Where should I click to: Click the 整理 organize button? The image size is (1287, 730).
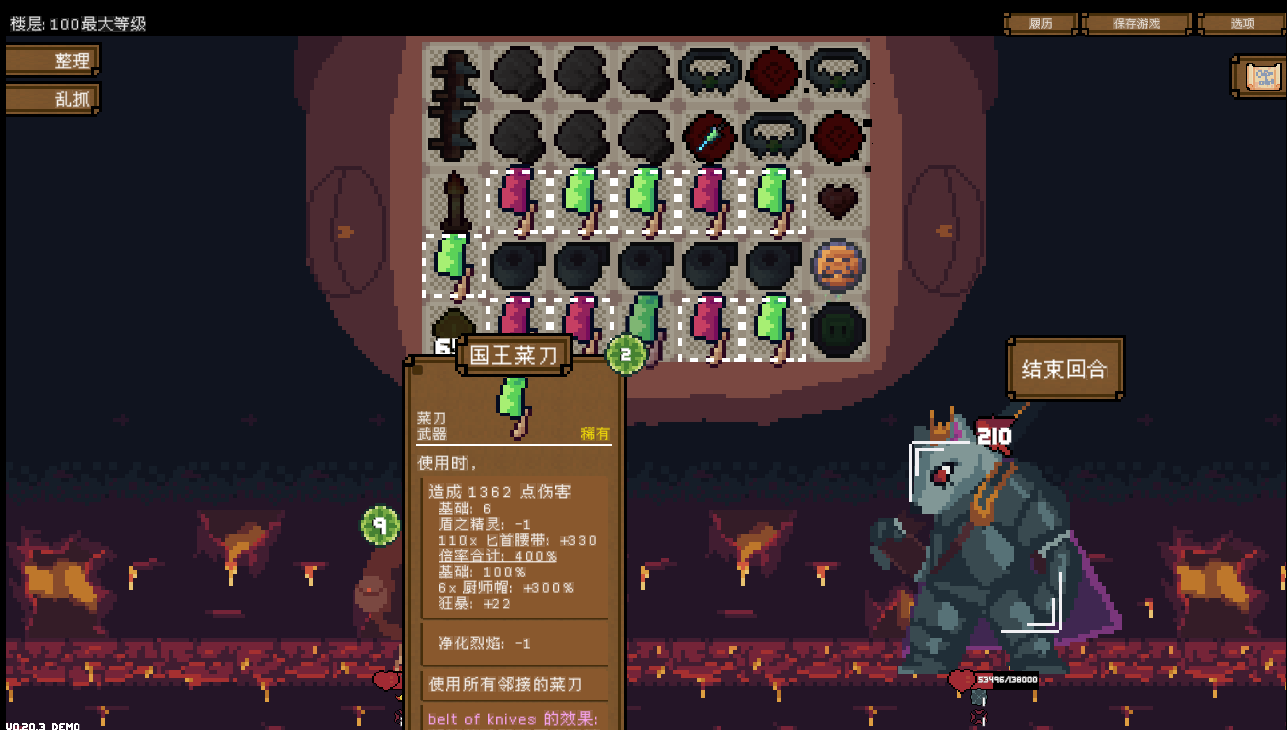pyautogui.click(x=53, y=60)
